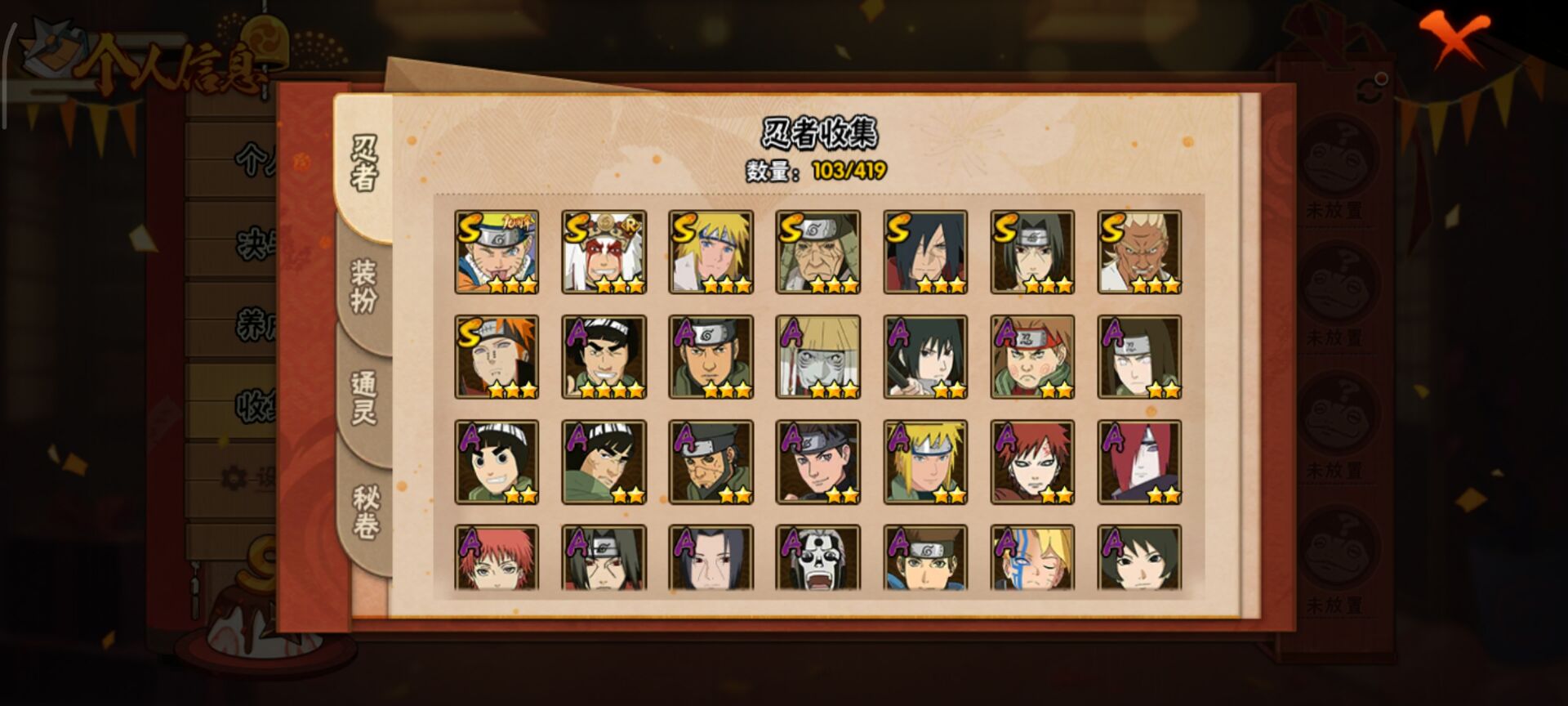The height and width of the screenshot is (706, 1568).
Task: Select the Kazekage portrait with straw hat
Action: point(817,357)
